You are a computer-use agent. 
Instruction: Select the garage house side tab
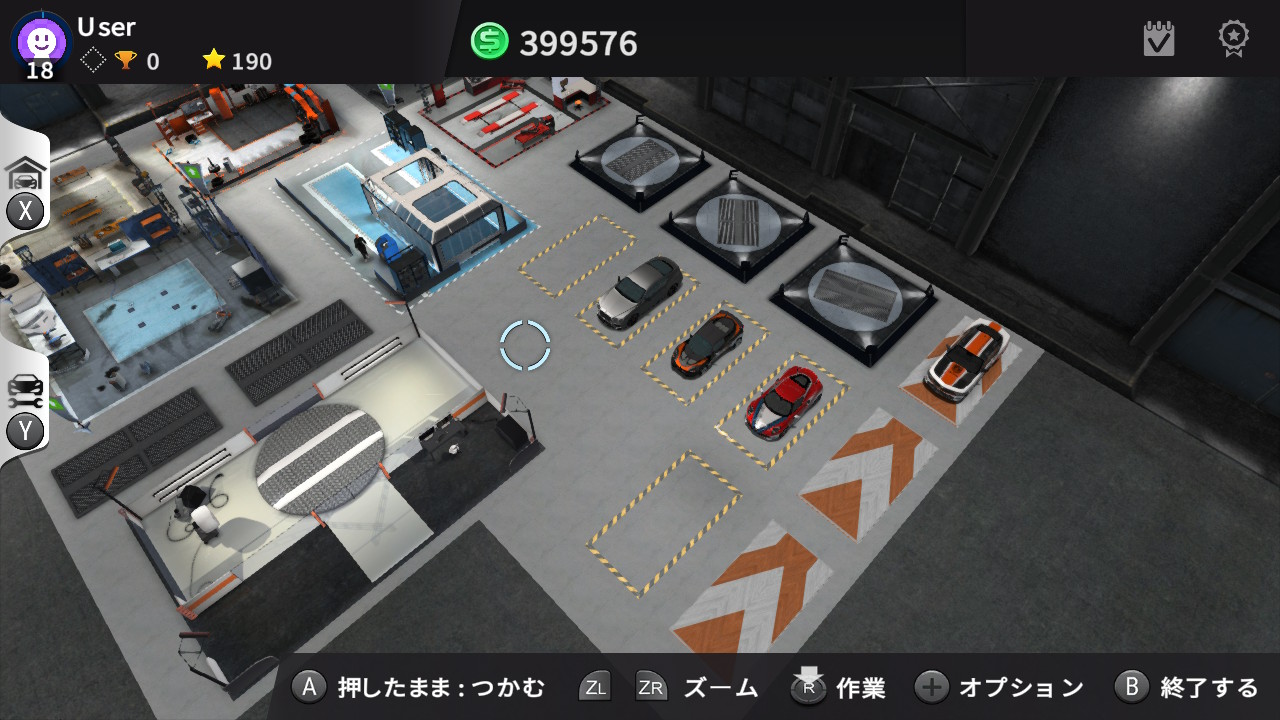click(26, 175)
